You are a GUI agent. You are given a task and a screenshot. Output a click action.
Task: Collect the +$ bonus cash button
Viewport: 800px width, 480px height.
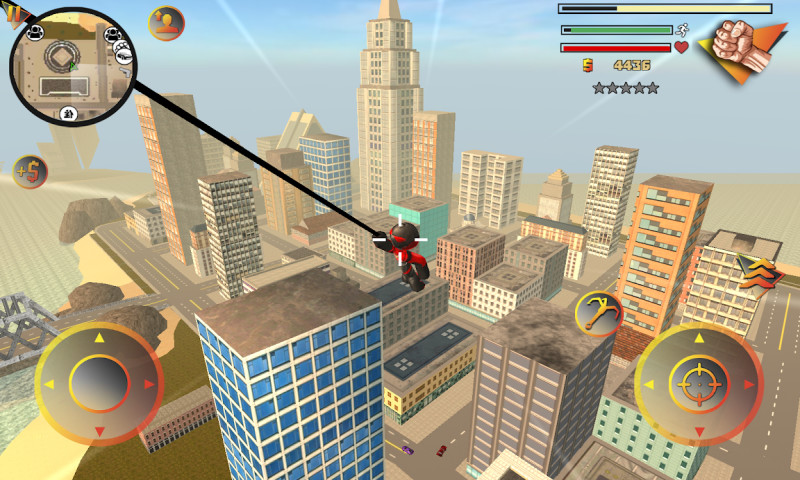point(30,172)
